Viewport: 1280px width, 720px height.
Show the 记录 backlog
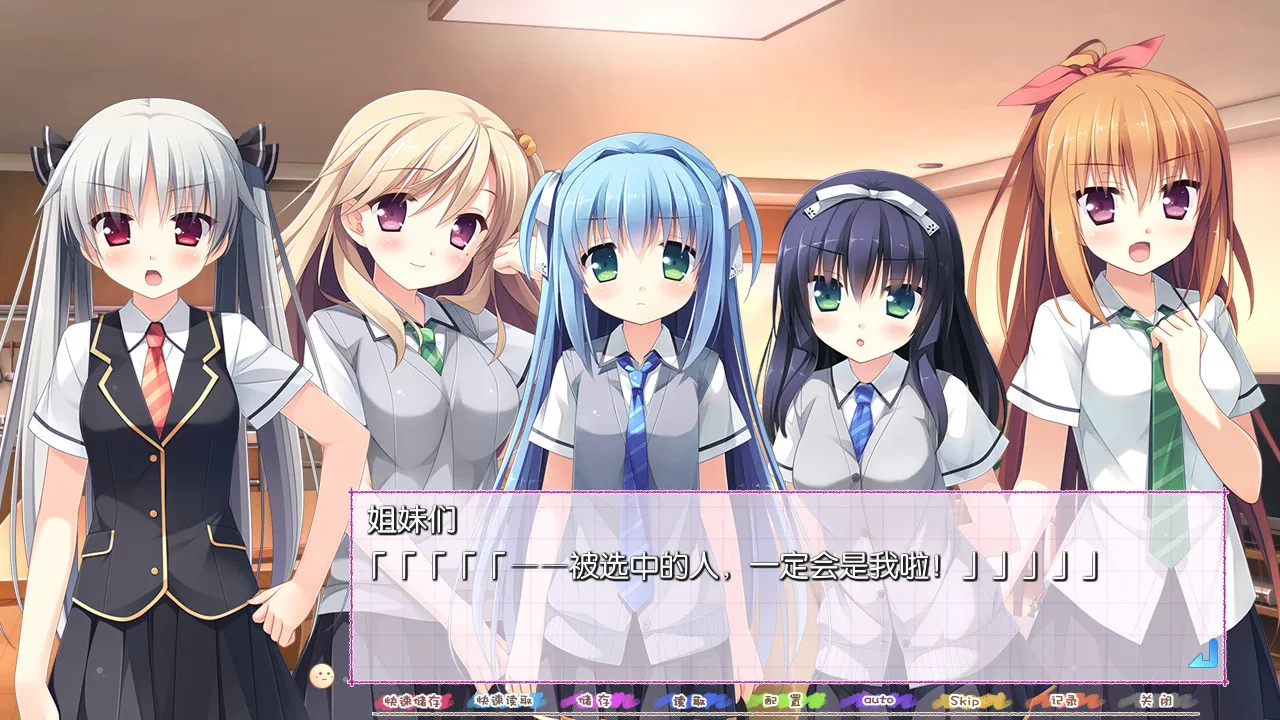[1059, 701]
